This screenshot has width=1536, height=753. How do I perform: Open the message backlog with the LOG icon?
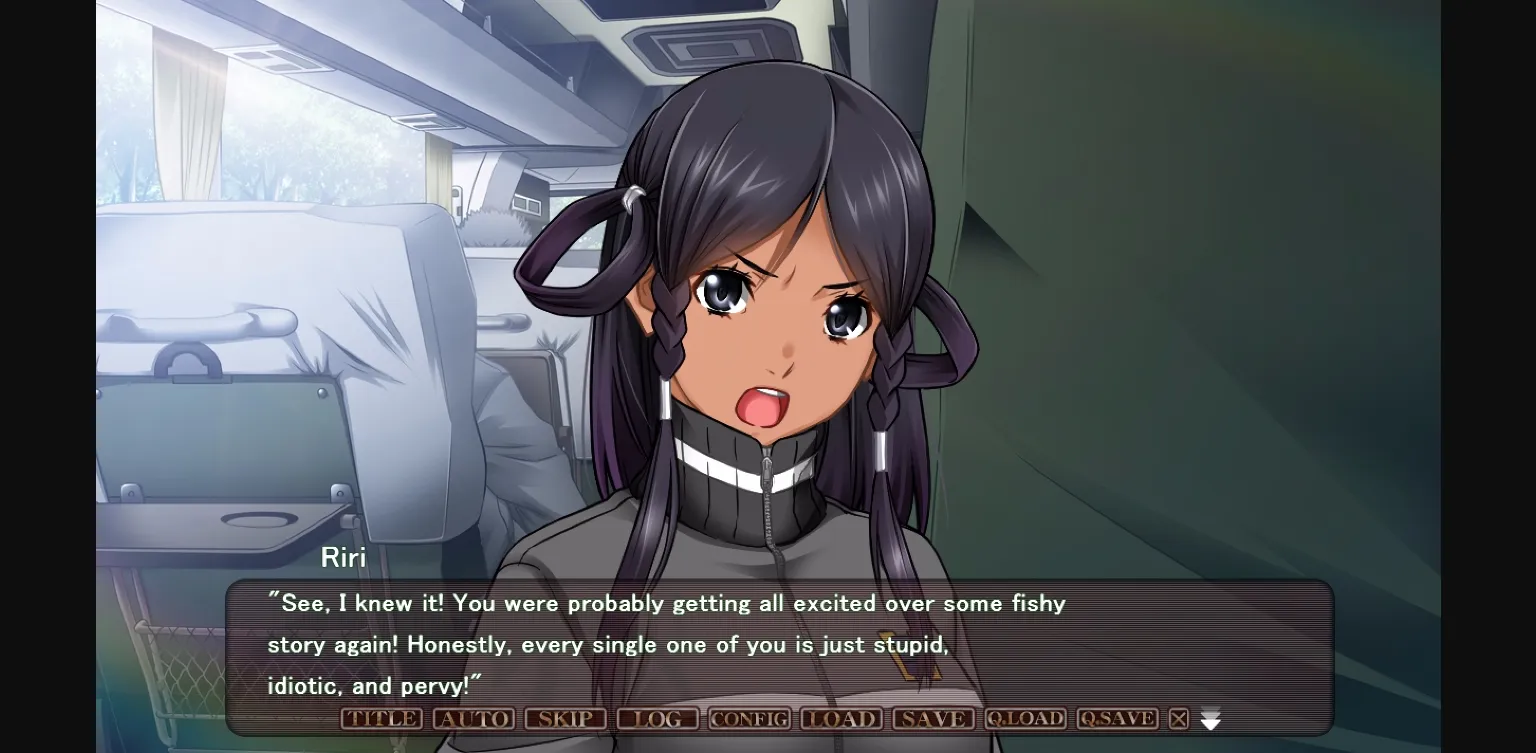pos(658,718)
